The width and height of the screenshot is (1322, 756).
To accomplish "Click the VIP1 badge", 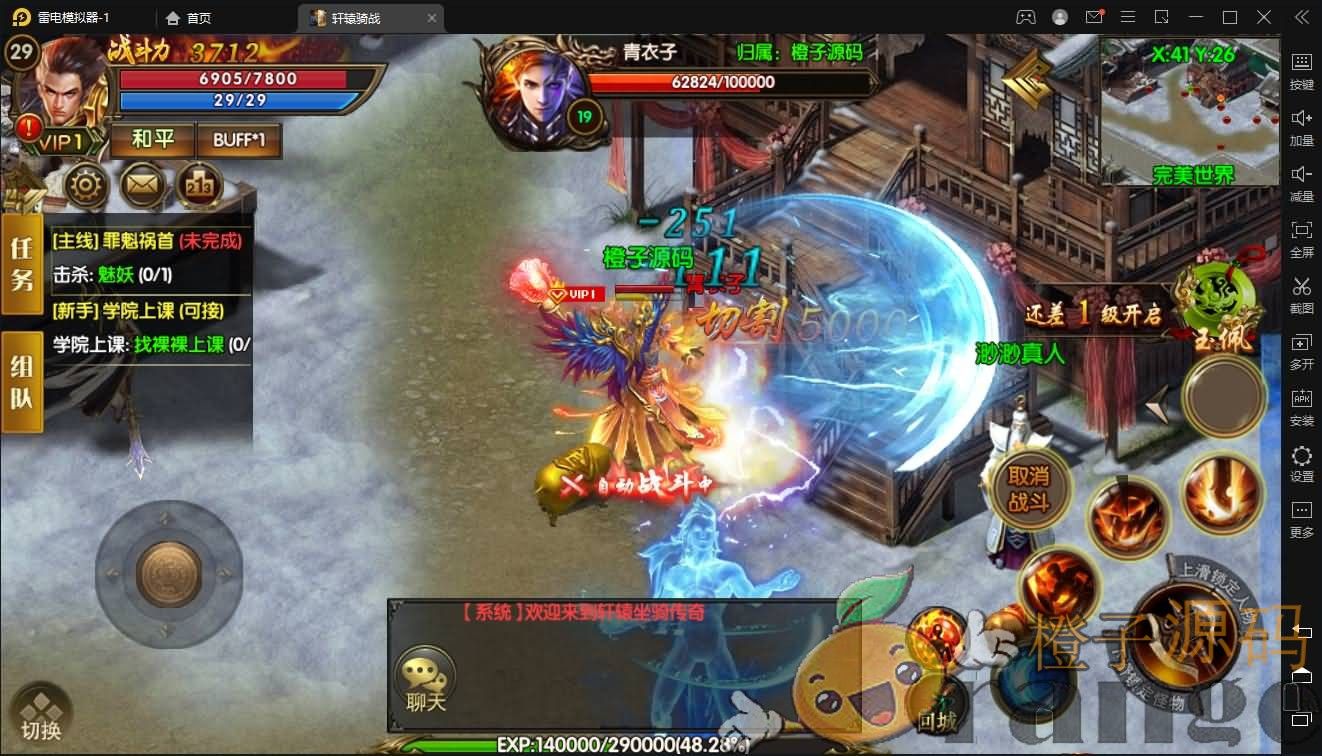I will pos(60,142).
